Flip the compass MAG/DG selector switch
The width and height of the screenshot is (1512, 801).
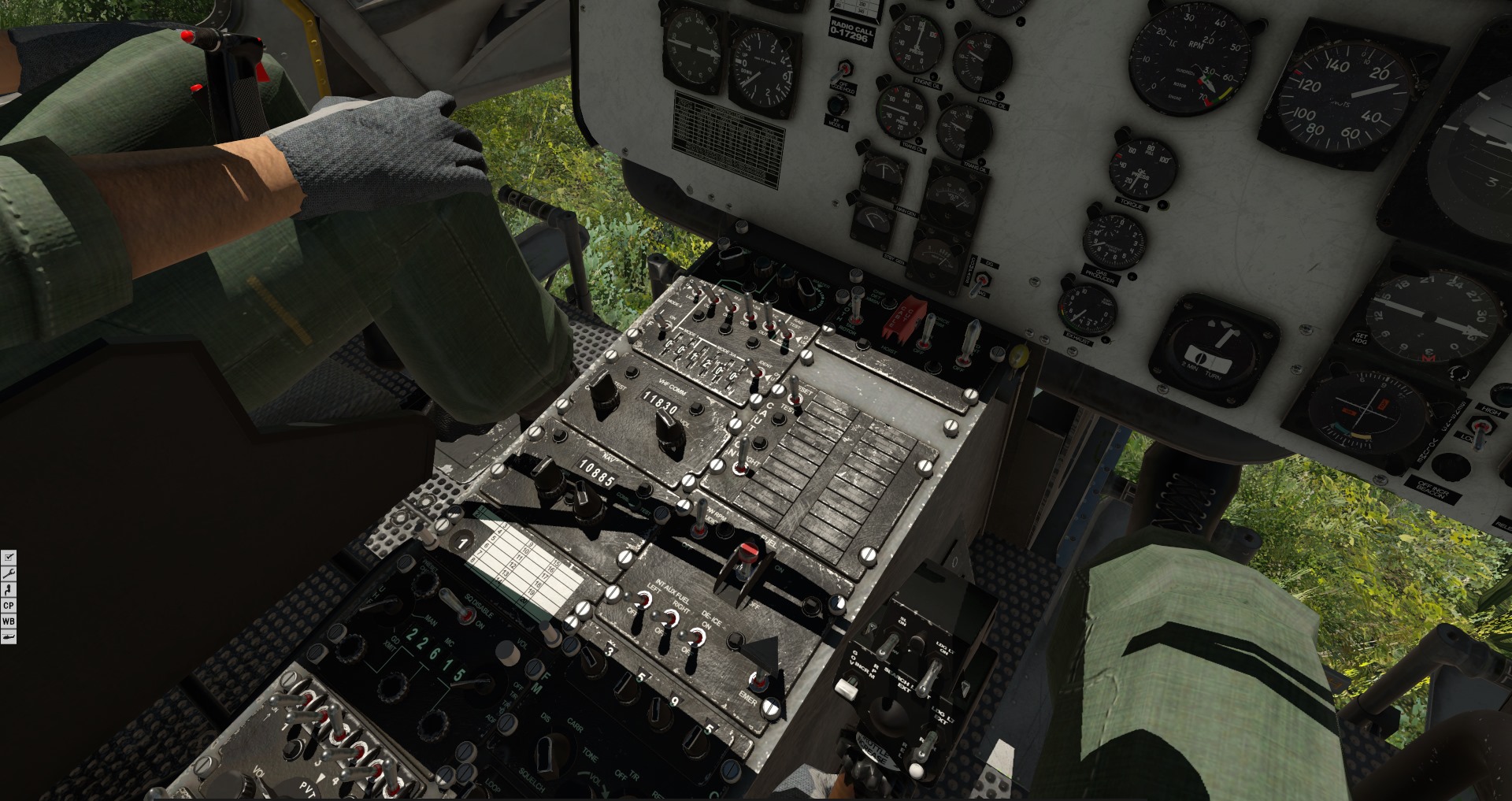pyautogui.click(x=981, y=281)
